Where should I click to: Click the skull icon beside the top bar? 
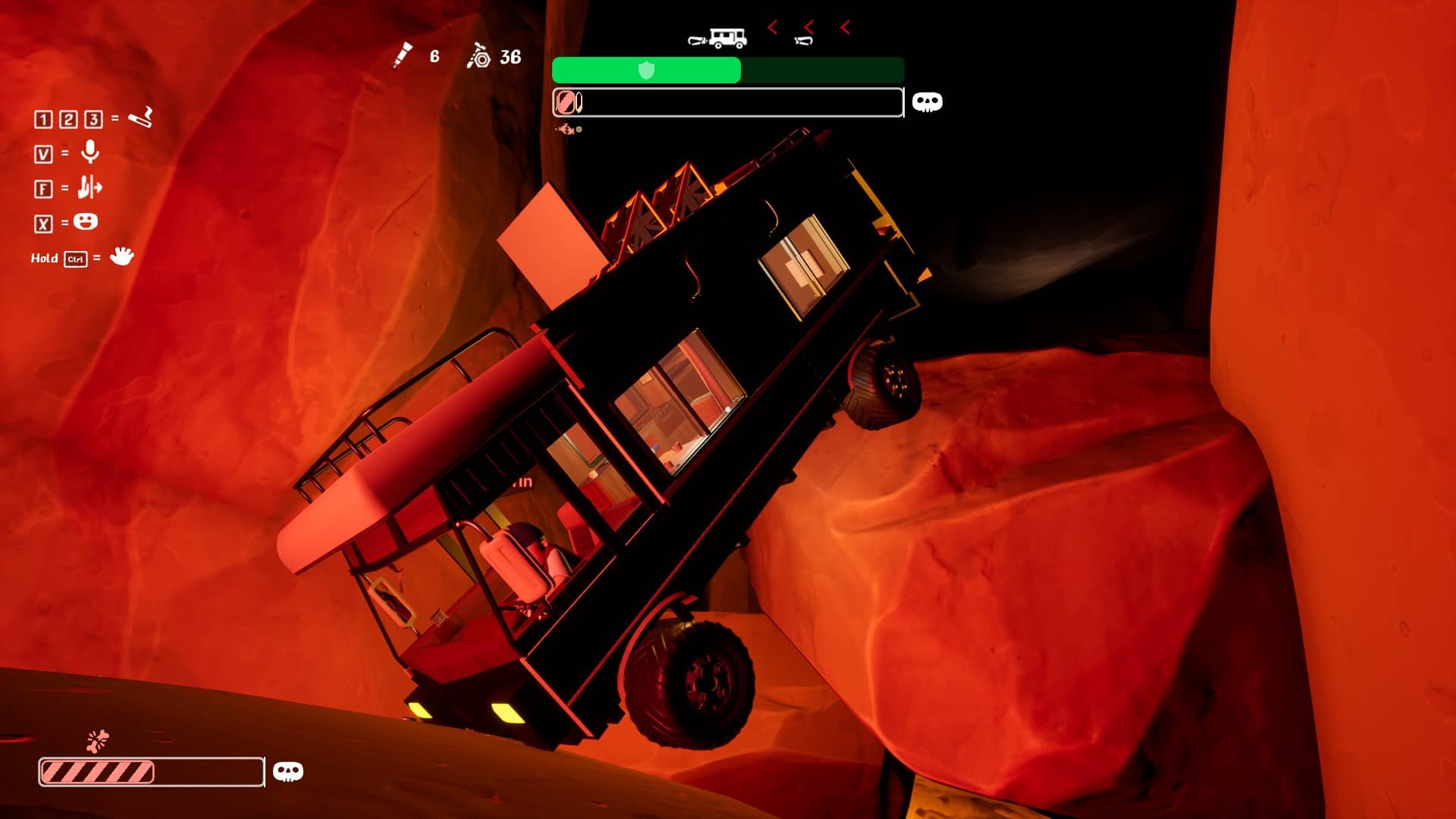pos(927,102)
